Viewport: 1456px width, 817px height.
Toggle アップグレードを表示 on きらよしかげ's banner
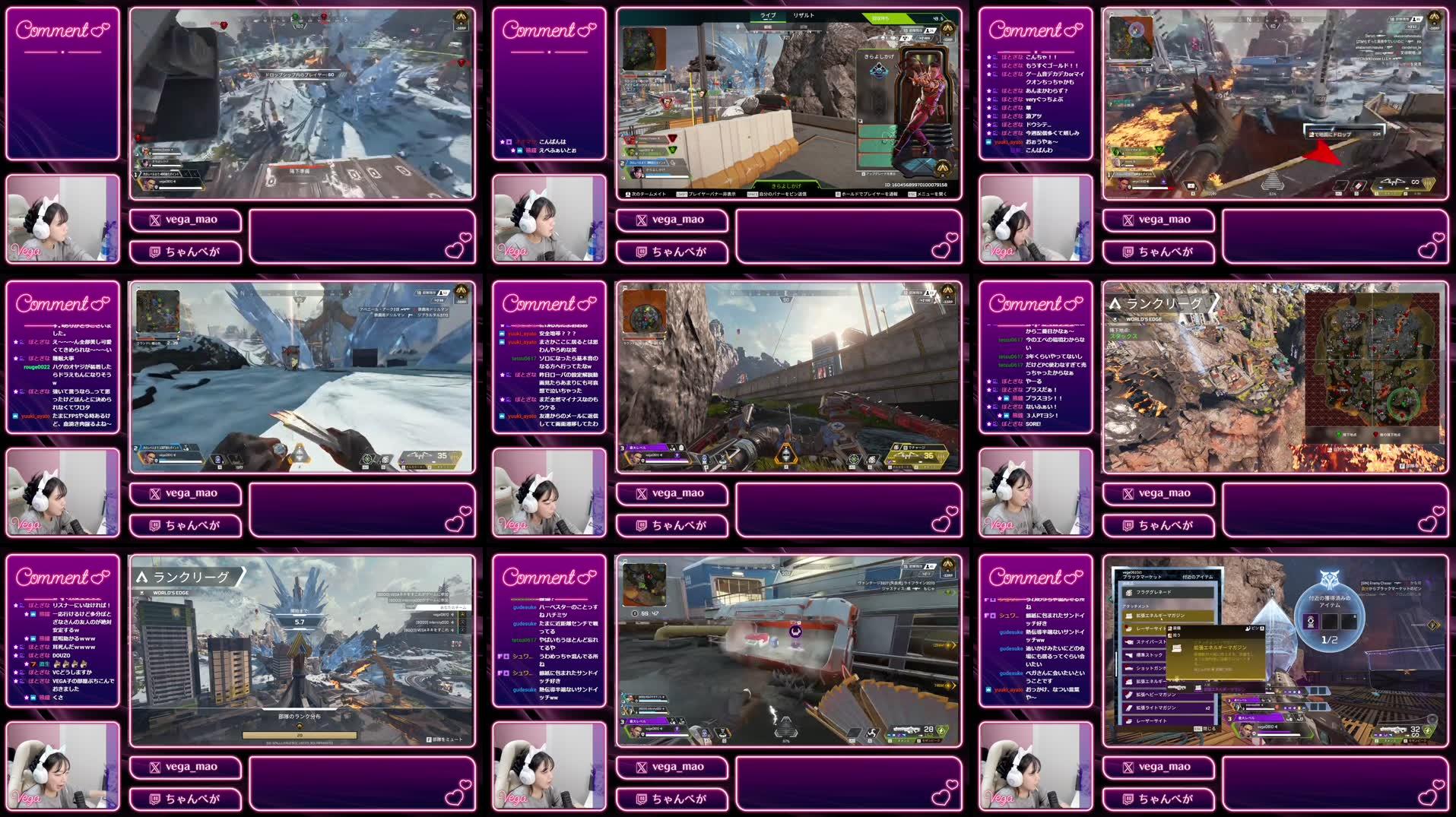click(878, 173)
